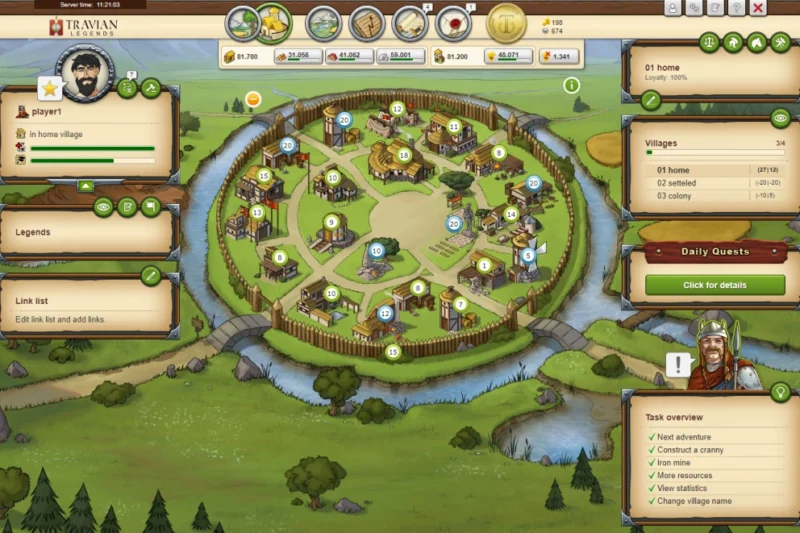Image resolution: width=800 pixels, height=533 pixels.
Task: Collapse the hero panel with green arrow
Action: 86,185
